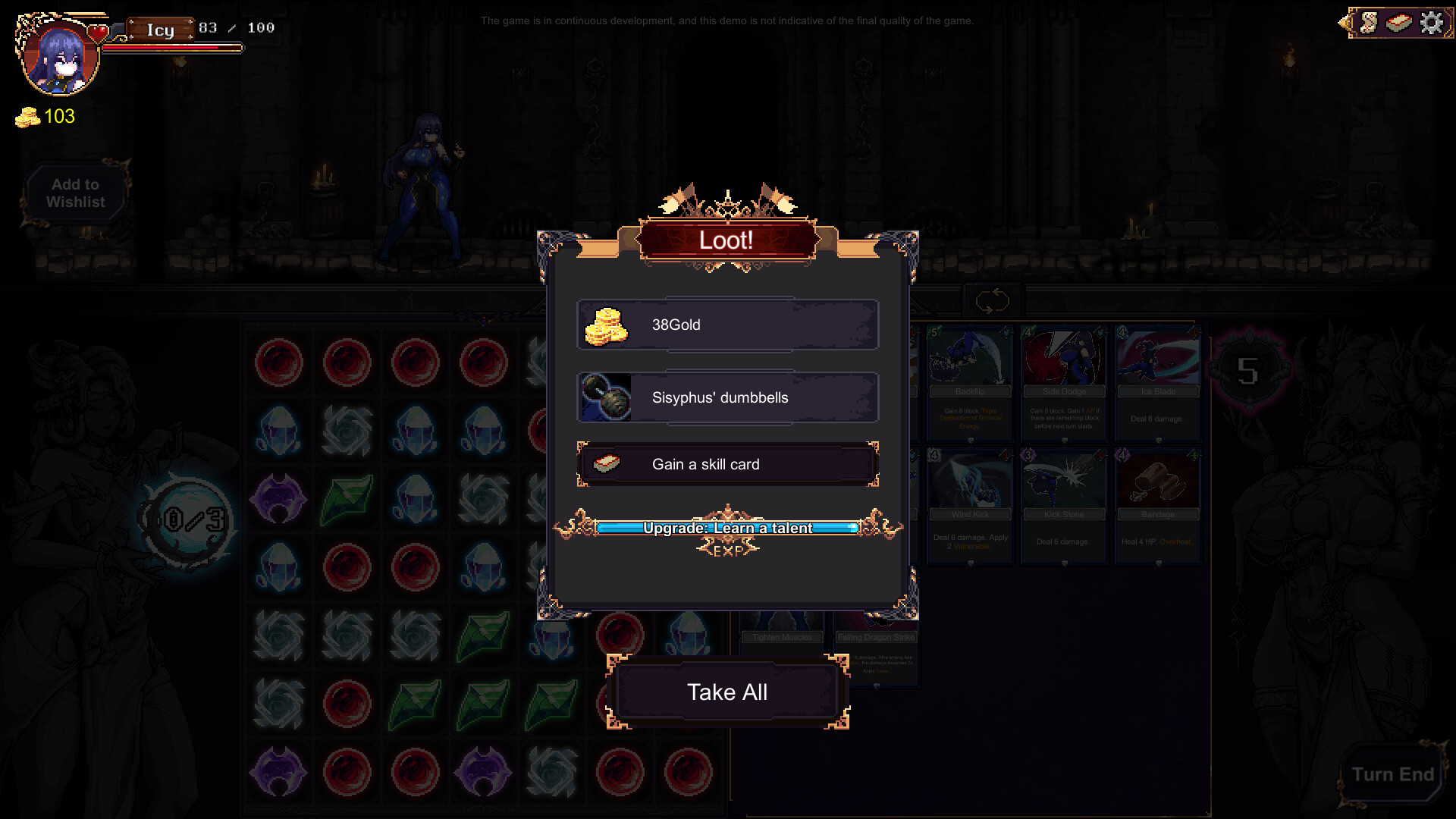Screen dimensions: 1456x819
Task: Open the map/quest scroll icon in top-right
Action: (1369, 22)
